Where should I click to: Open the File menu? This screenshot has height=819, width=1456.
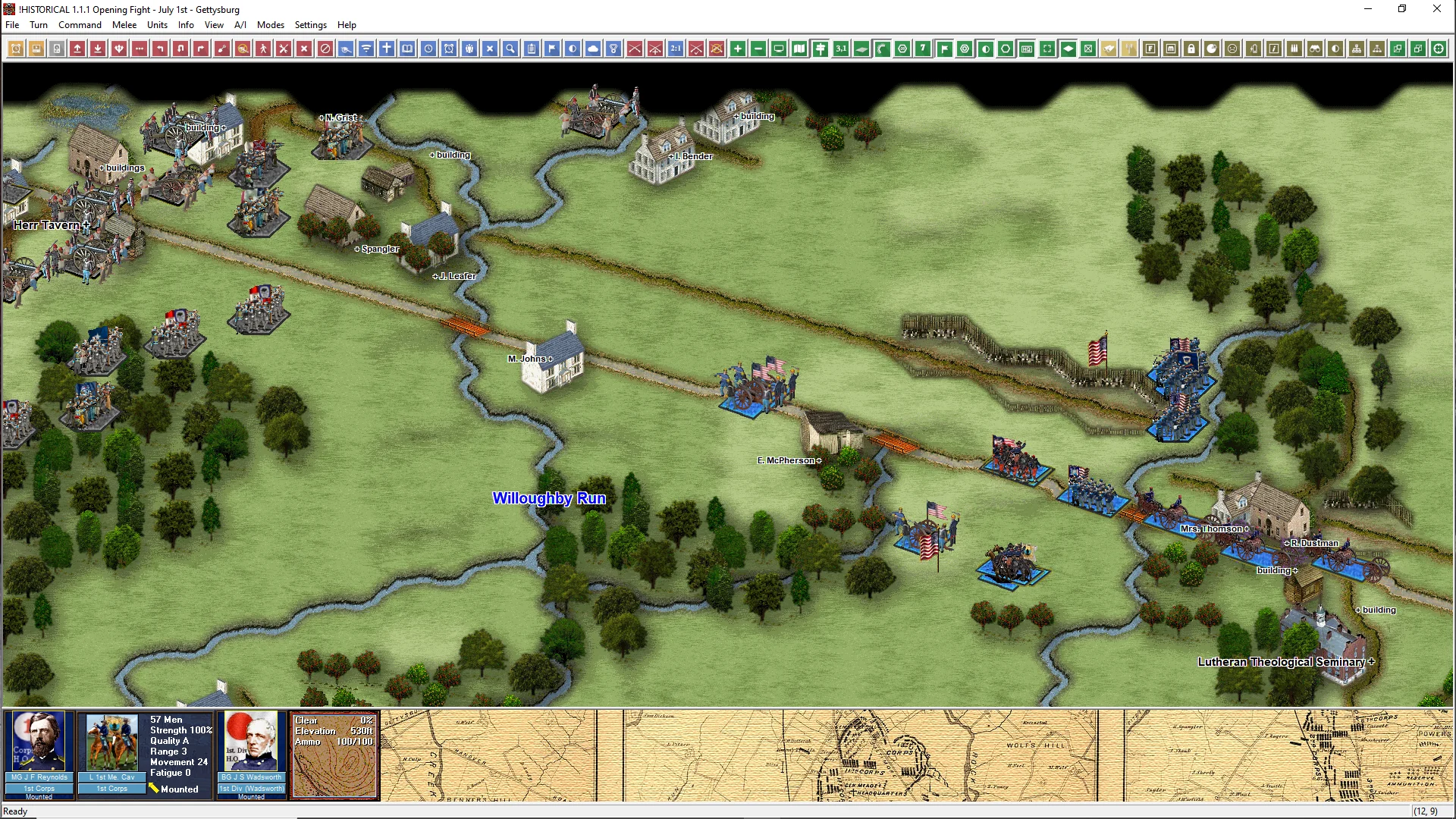[x=12, y=25]
